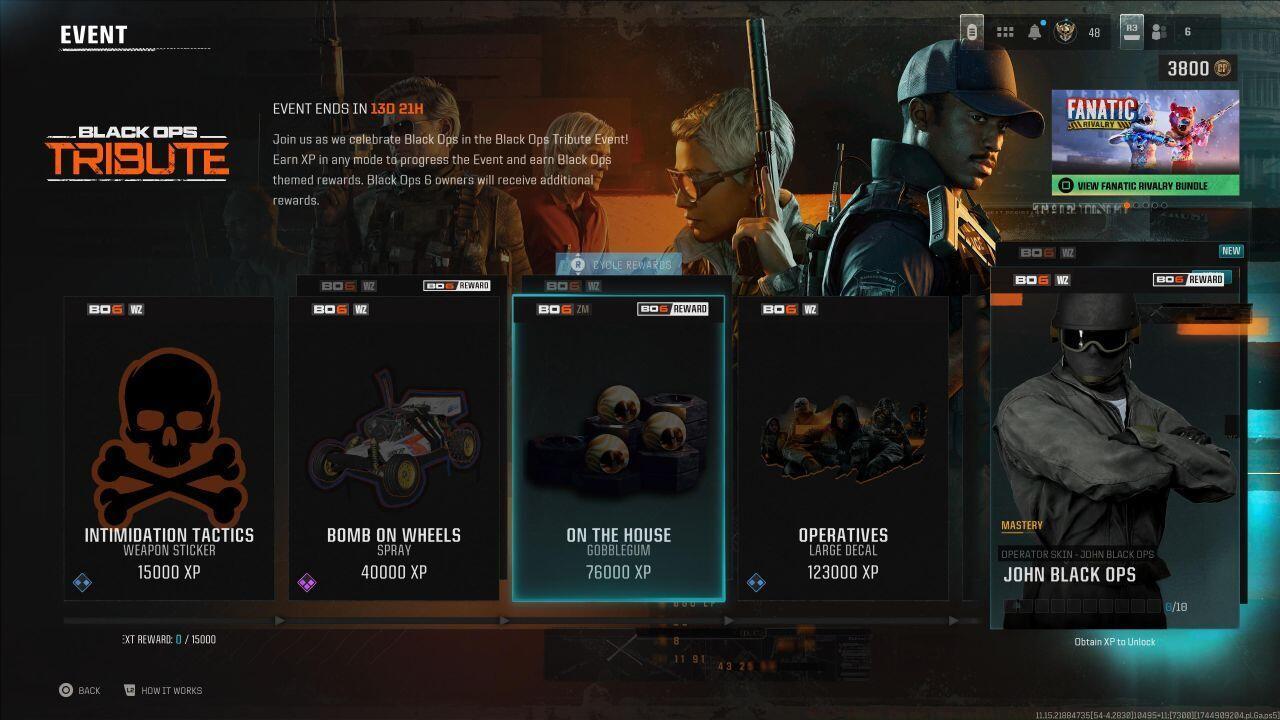1280x720 pixels.
Task: Choose the Bomb on Wheels spray reward
Action: pos(394,448)
